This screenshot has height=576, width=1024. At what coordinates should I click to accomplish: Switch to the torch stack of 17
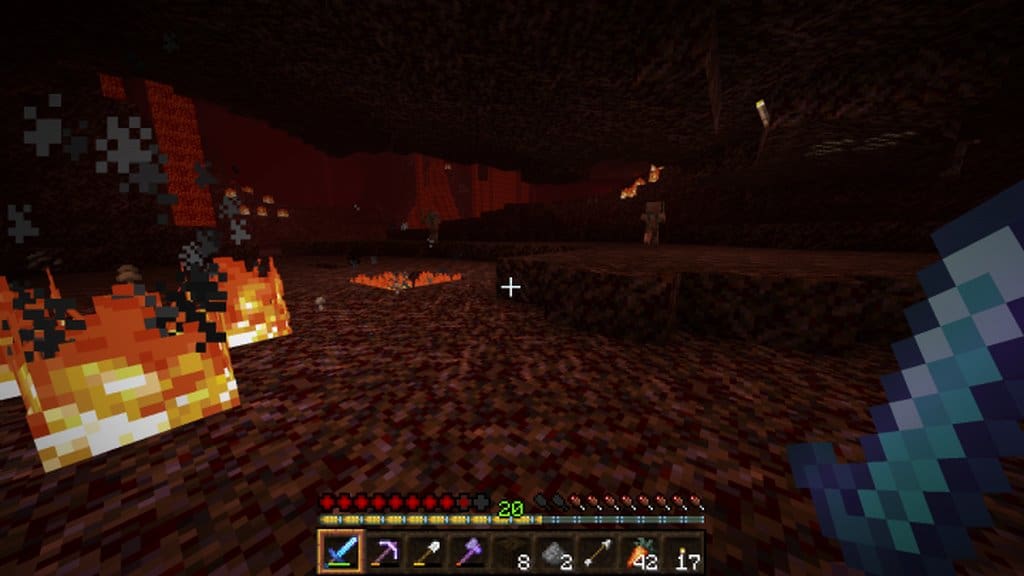tap(683, 551)
